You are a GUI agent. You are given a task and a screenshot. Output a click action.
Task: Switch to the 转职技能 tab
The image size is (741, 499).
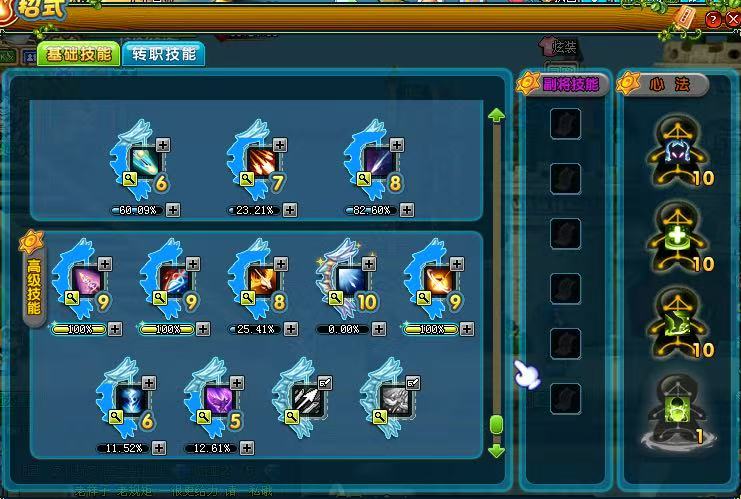point(163,54)
